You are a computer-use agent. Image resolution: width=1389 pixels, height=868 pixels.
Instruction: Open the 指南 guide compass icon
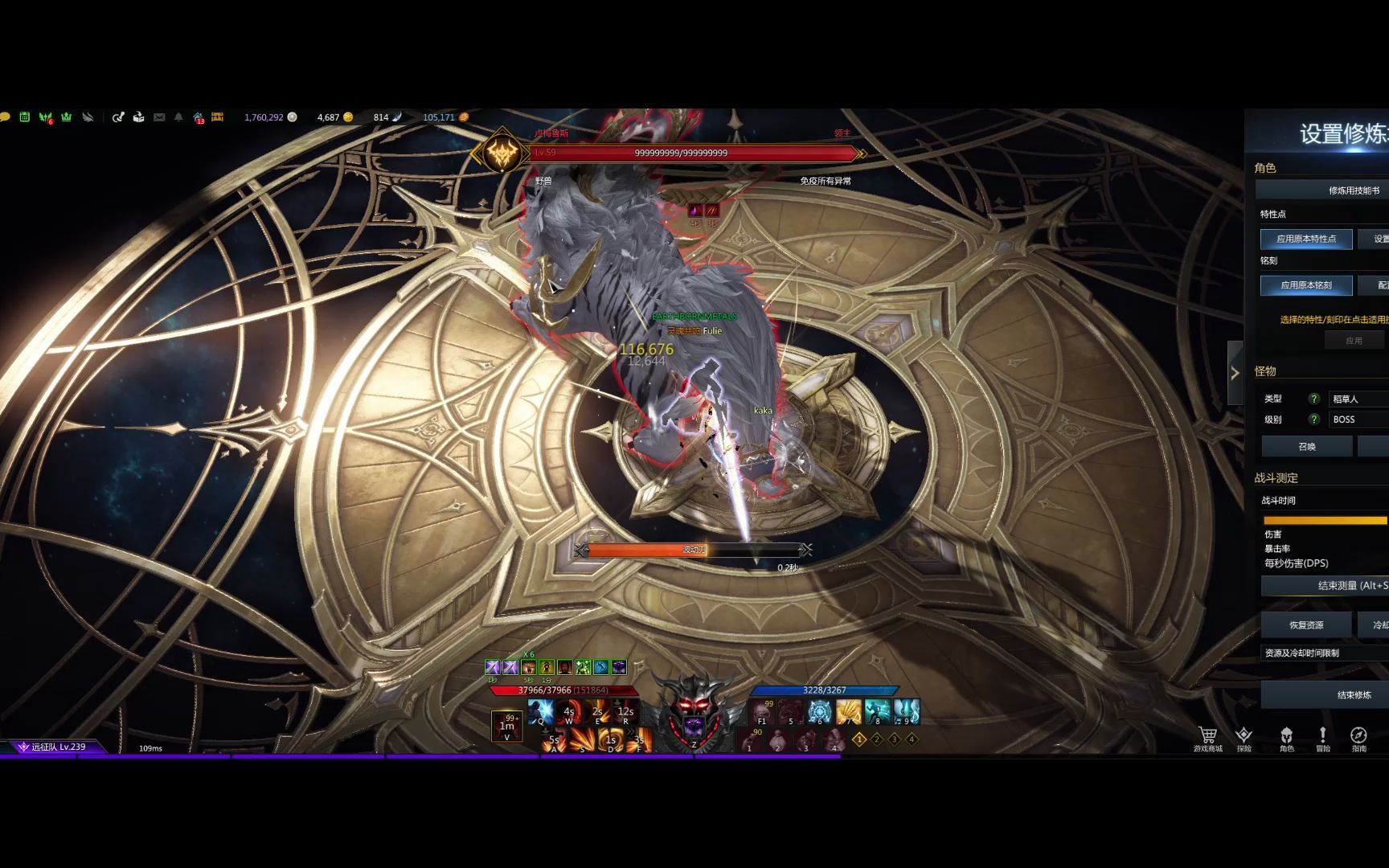point(1358,738)
